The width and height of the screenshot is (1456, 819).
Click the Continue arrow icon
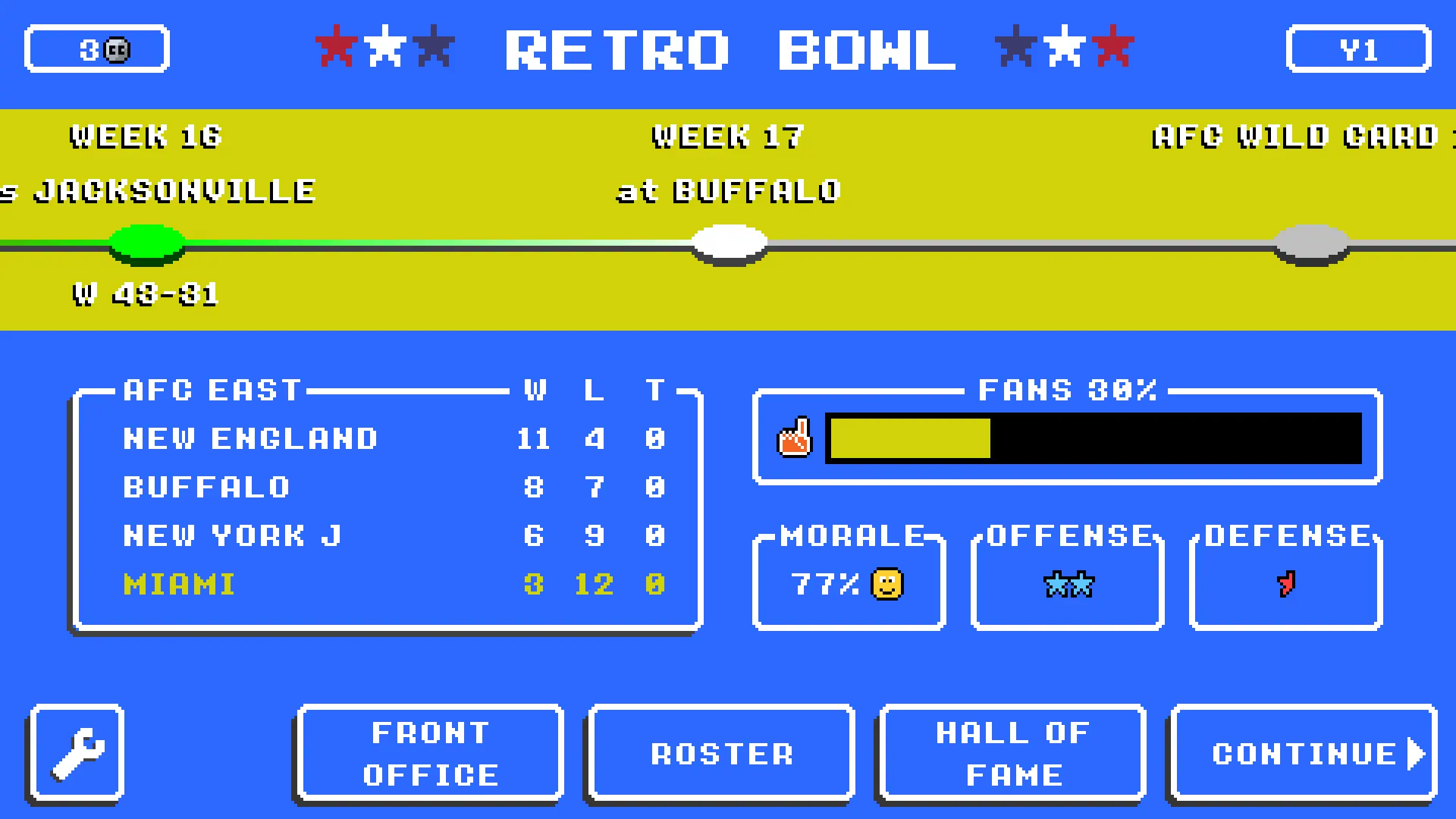tap(1415, 753)
